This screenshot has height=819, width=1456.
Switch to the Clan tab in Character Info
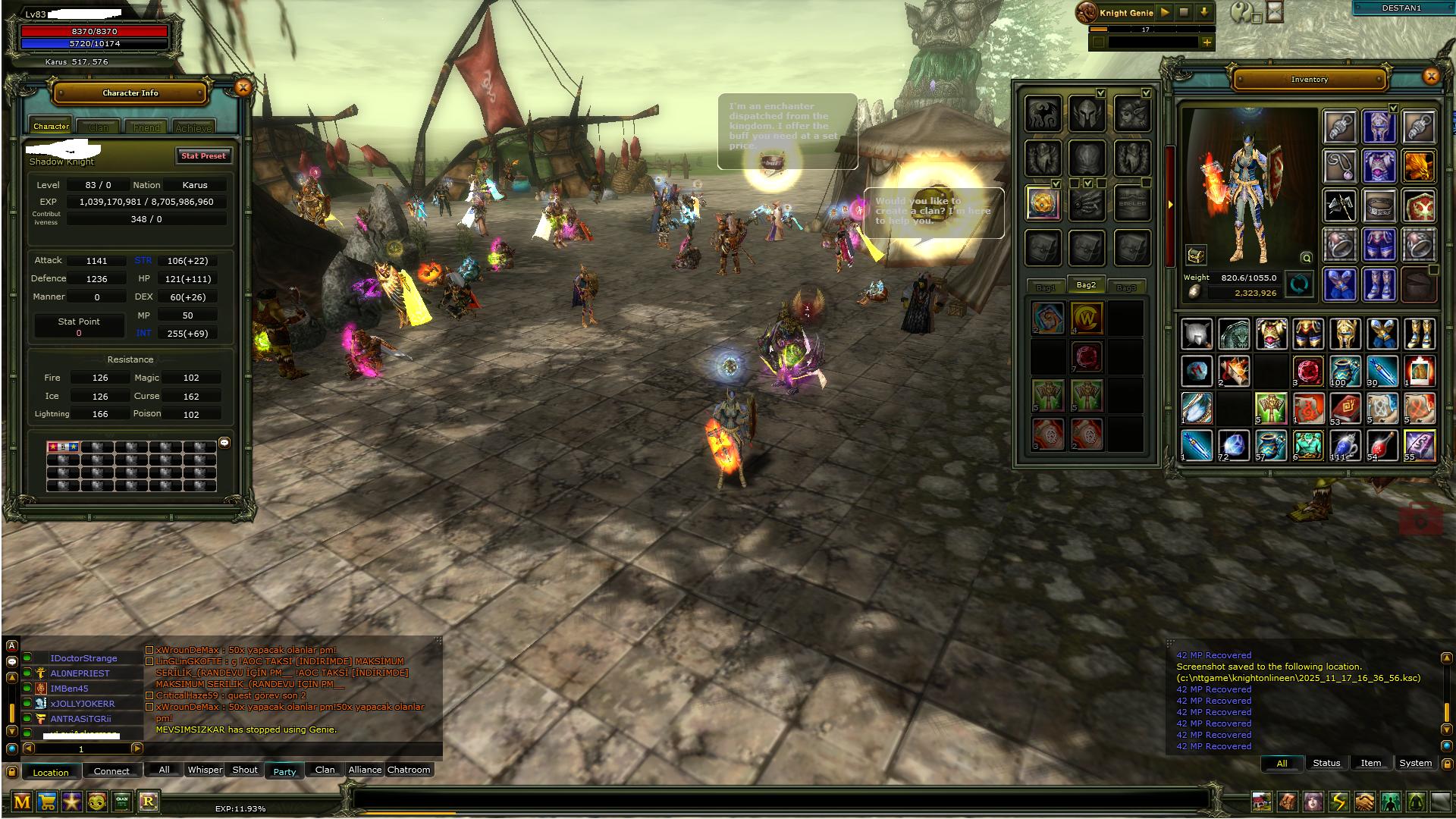[99, 127]
